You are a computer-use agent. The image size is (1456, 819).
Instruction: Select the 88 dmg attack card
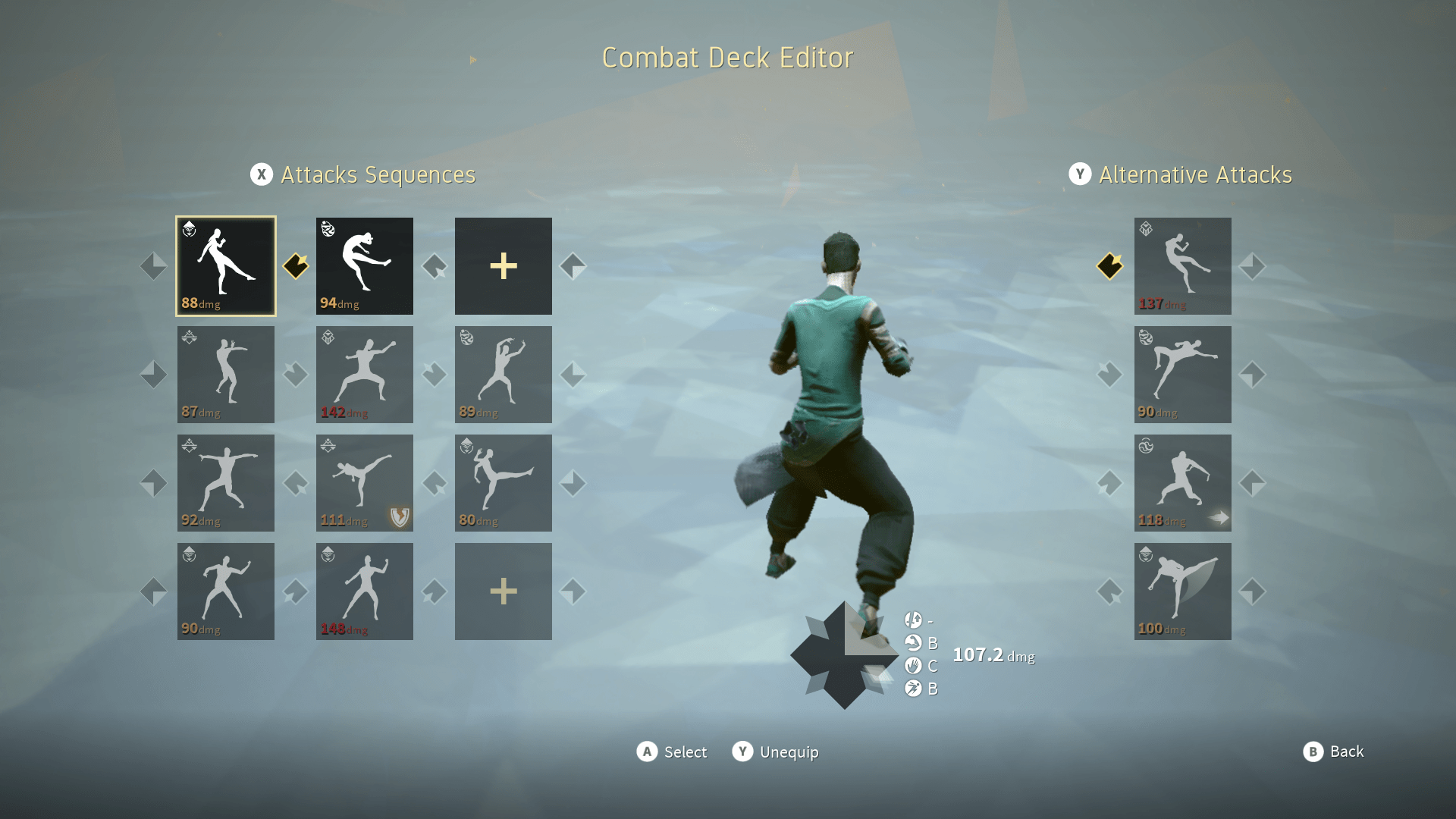click(225, 265)
